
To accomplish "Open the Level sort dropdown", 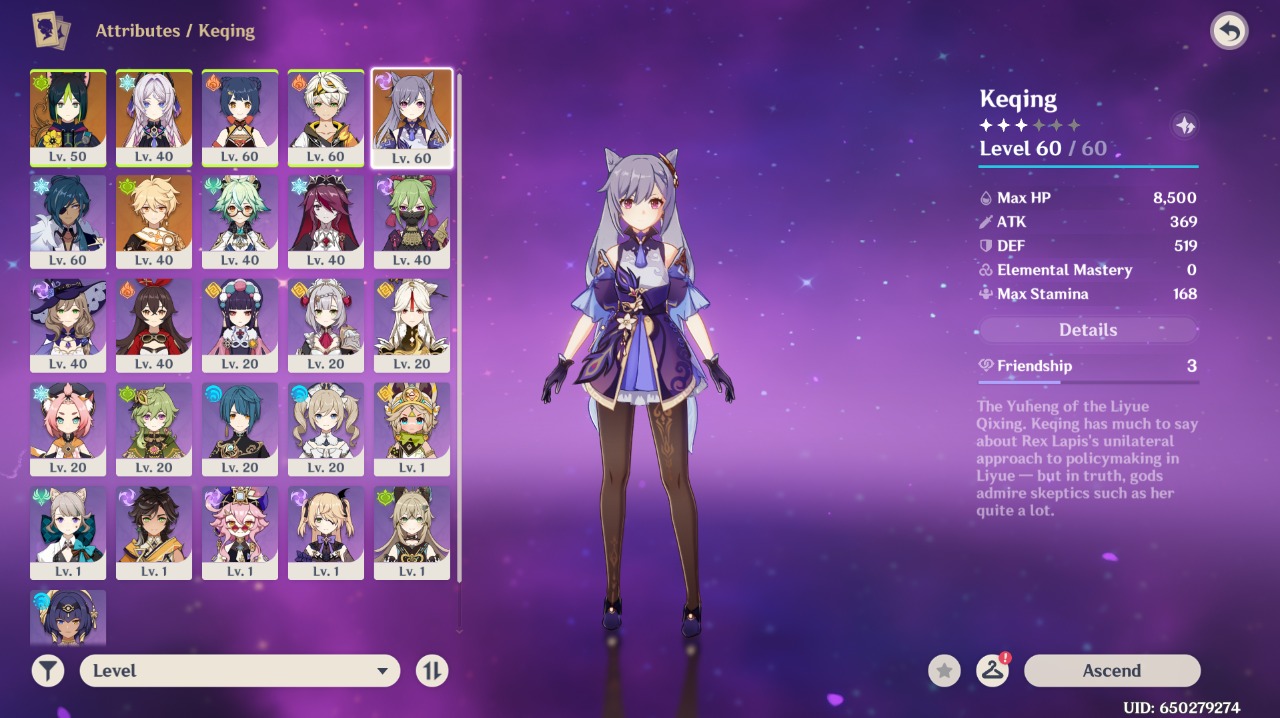I will click(240, 671).
